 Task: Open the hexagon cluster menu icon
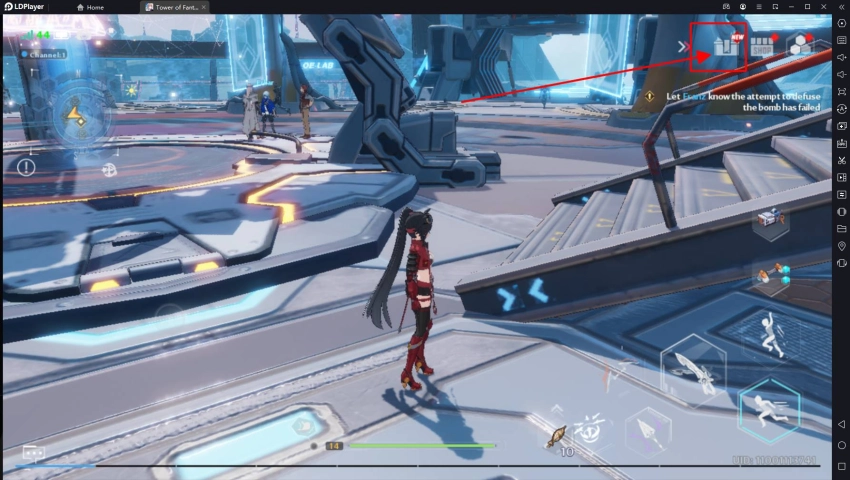(x=801, y=45)
